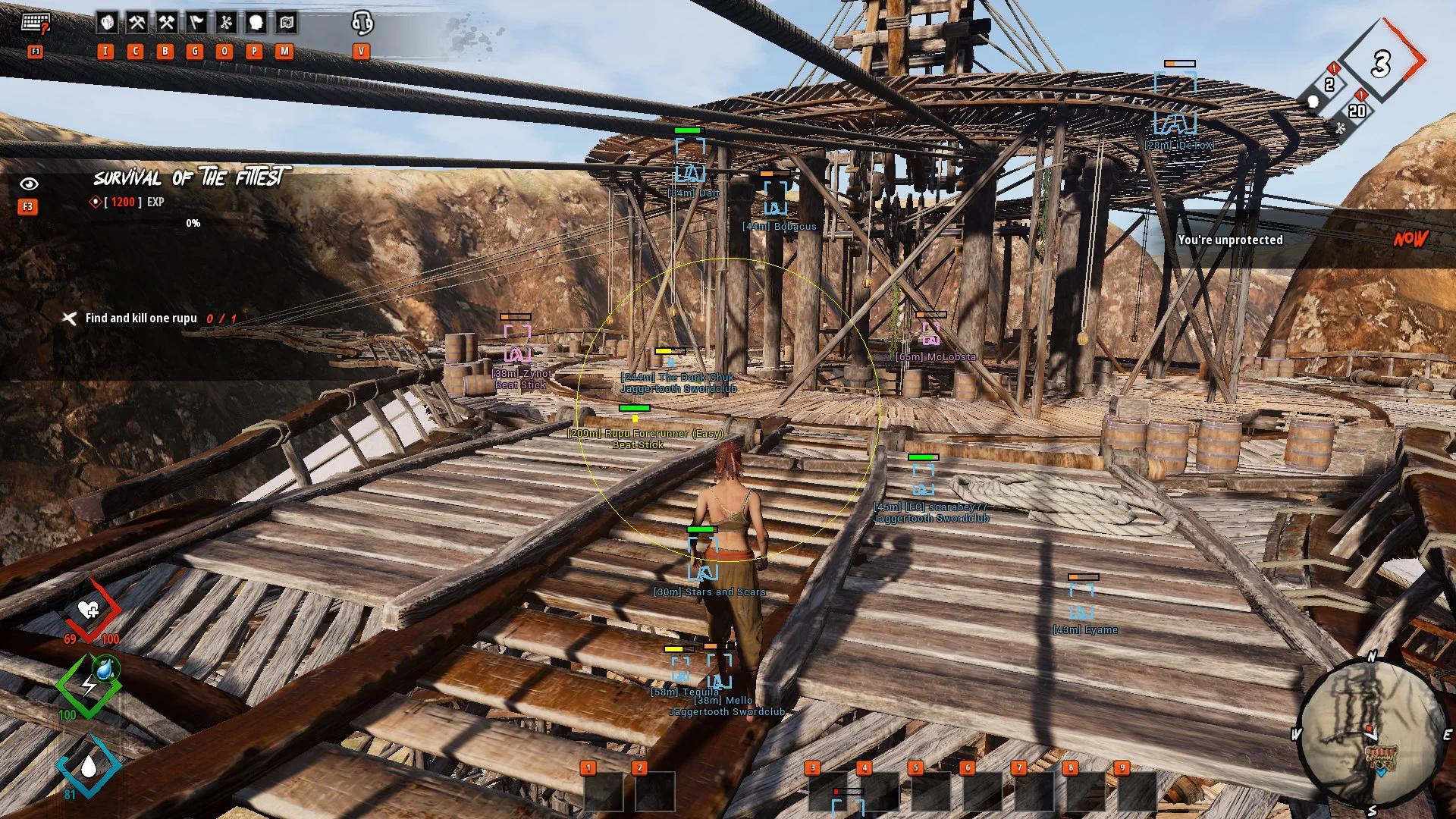Open crafting via the pickaxe-and-hammer icon

click(x=136, y=23)
